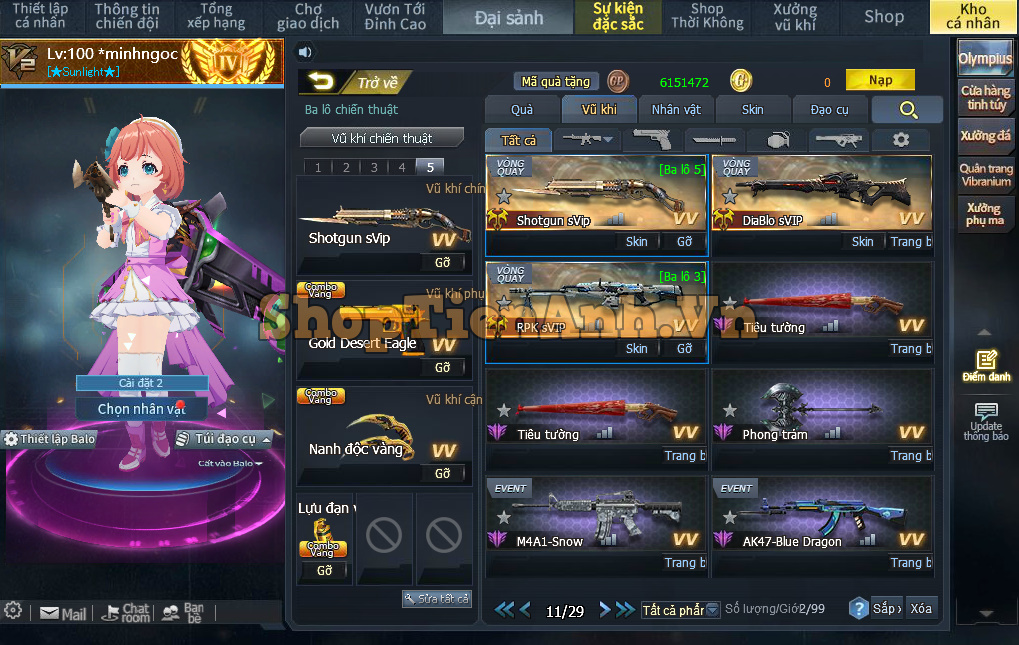Open the Tất cả phẩm filter dropdown
Screen dimensions: 1019x645
point(680,610)
